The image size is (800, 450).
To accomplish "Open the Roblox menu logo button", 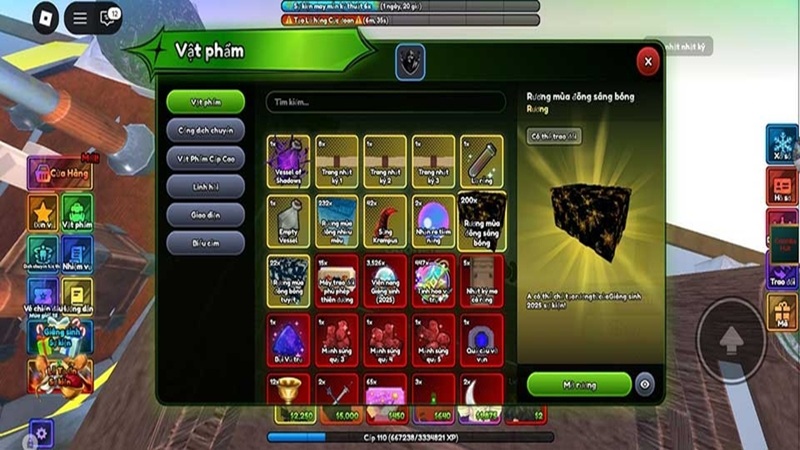I will [45, 17].
